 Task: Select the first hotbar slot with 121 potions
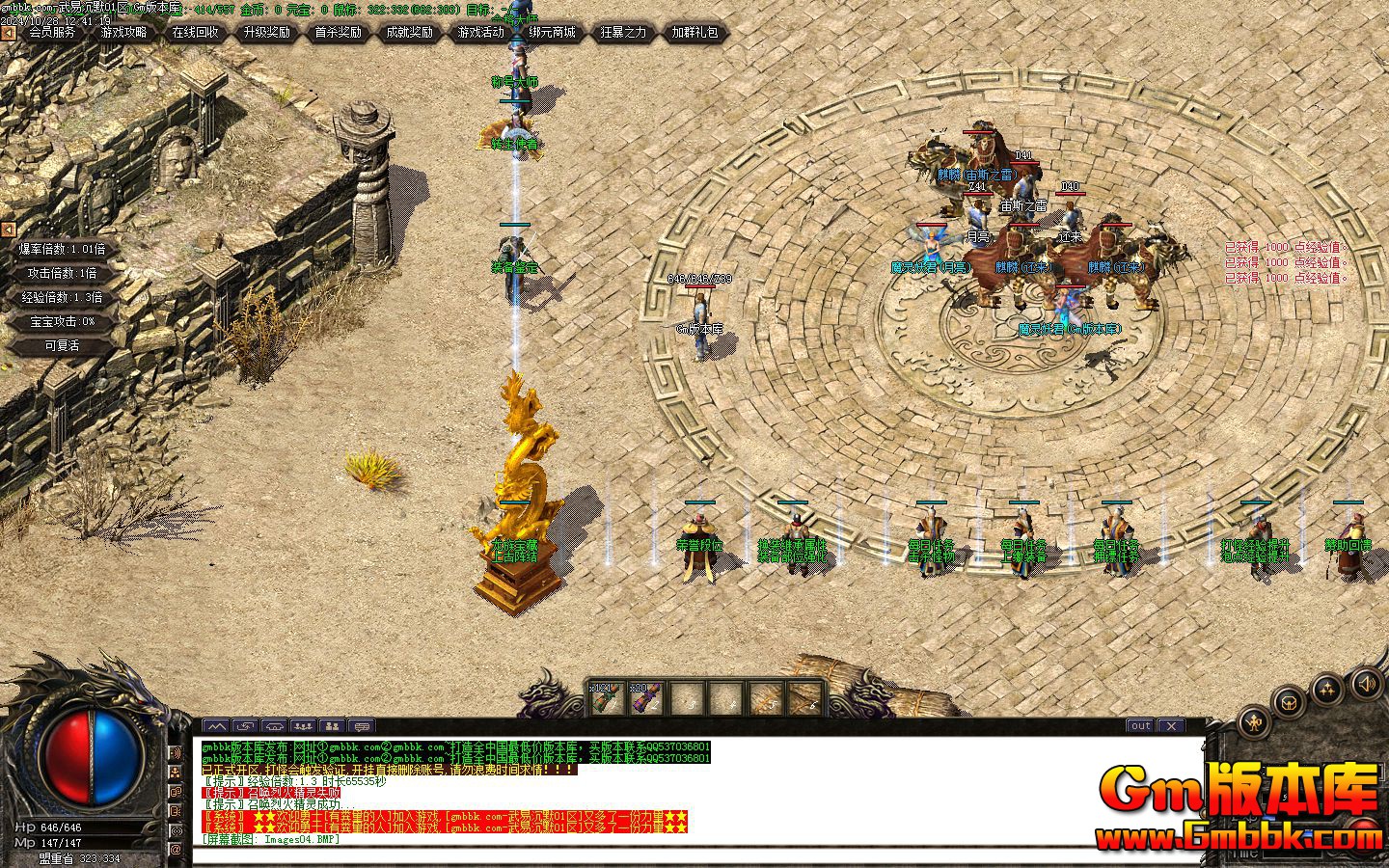[608, 698]
